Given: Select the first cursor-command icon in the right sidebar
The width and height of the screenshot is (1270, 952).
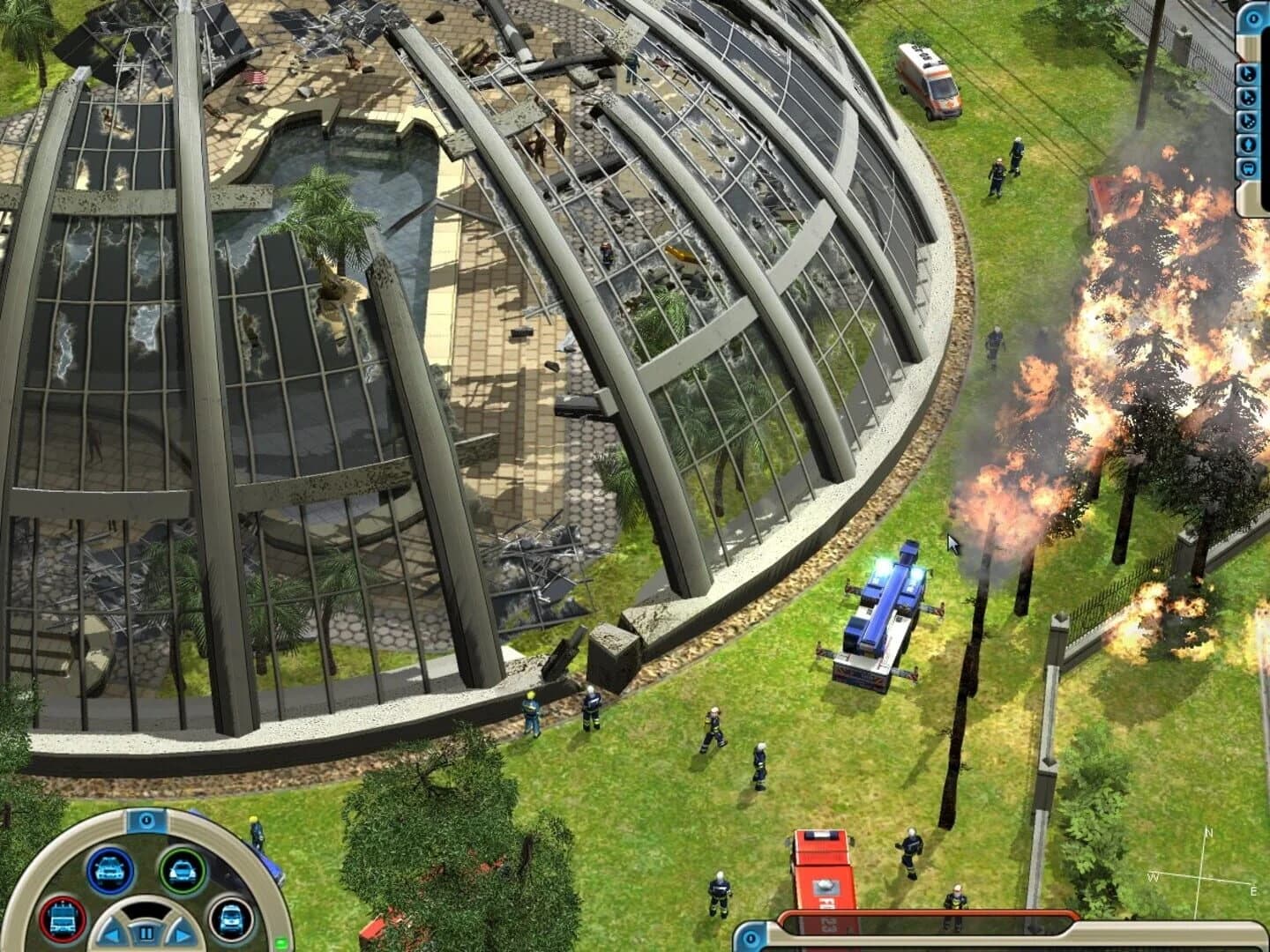Looking at the screenshot, I should tap(1247, 74).
